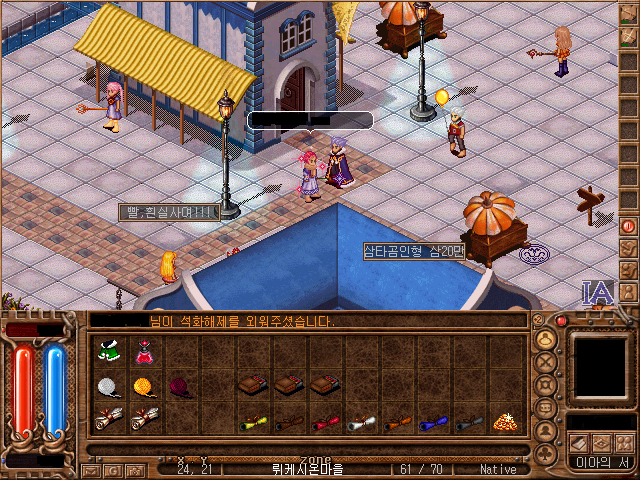
Task: Select the yellow-tipped scroll in inventory
Action: (253, 422)
